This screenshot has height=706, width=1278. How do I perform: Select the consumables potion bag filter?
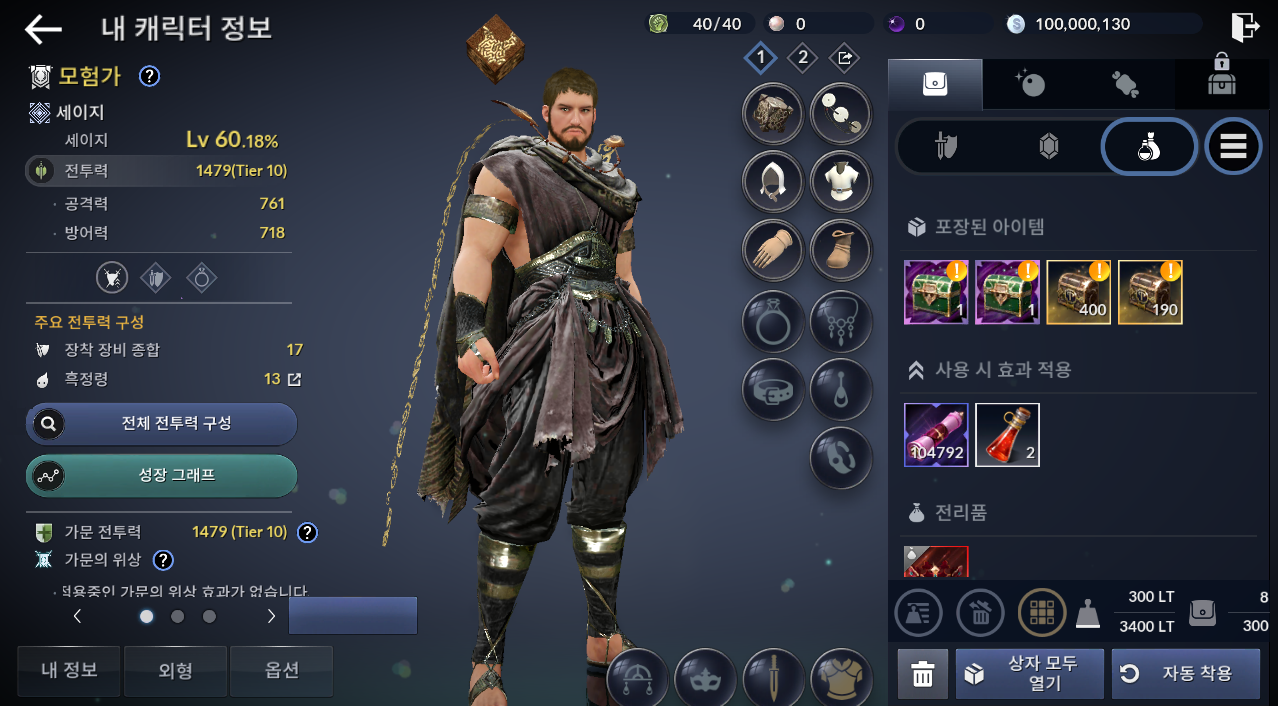[x=1149, y=147]
